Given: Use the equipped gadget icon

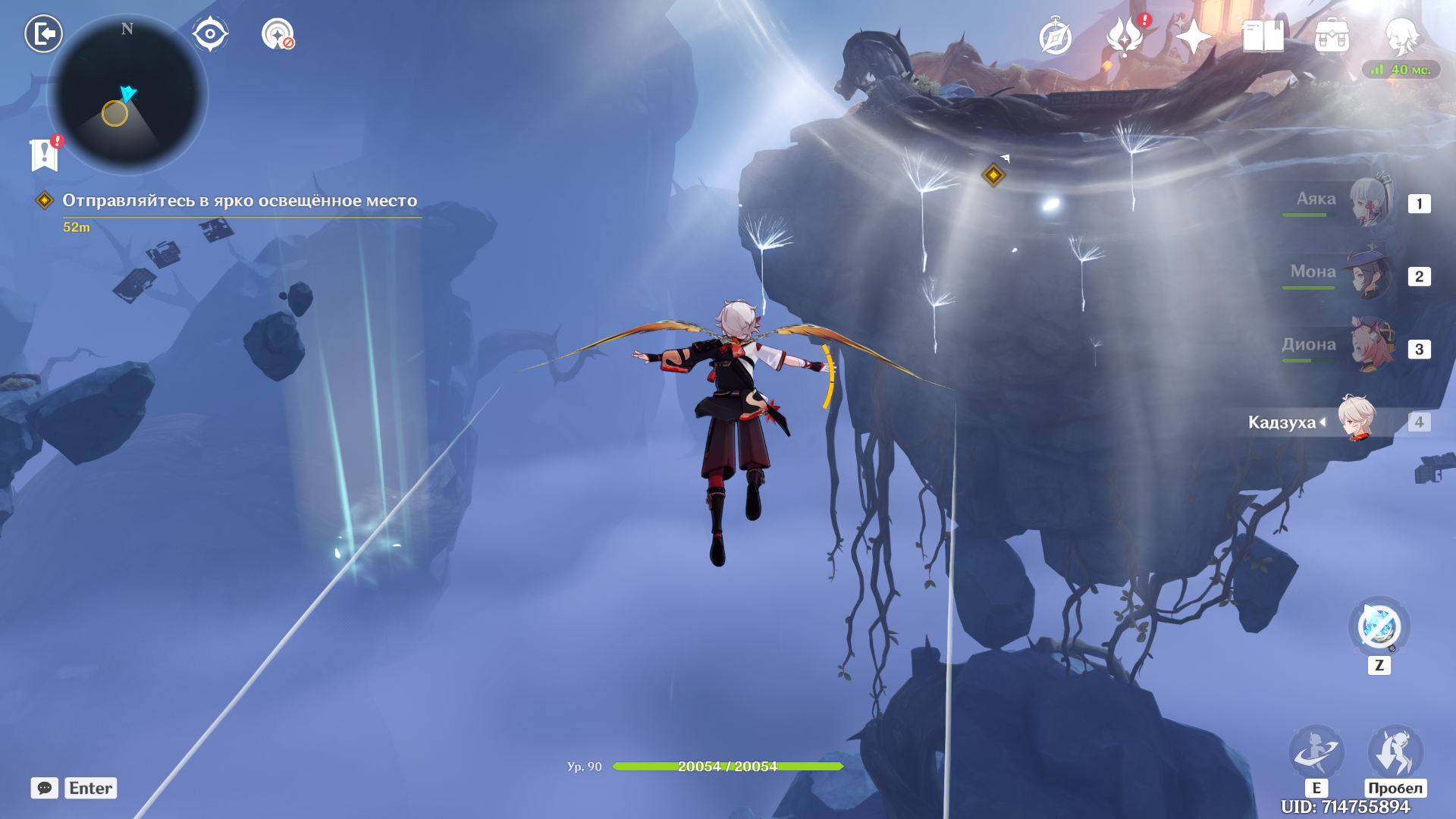Looking at the screenshot, I should click(x=1379, y=627).
